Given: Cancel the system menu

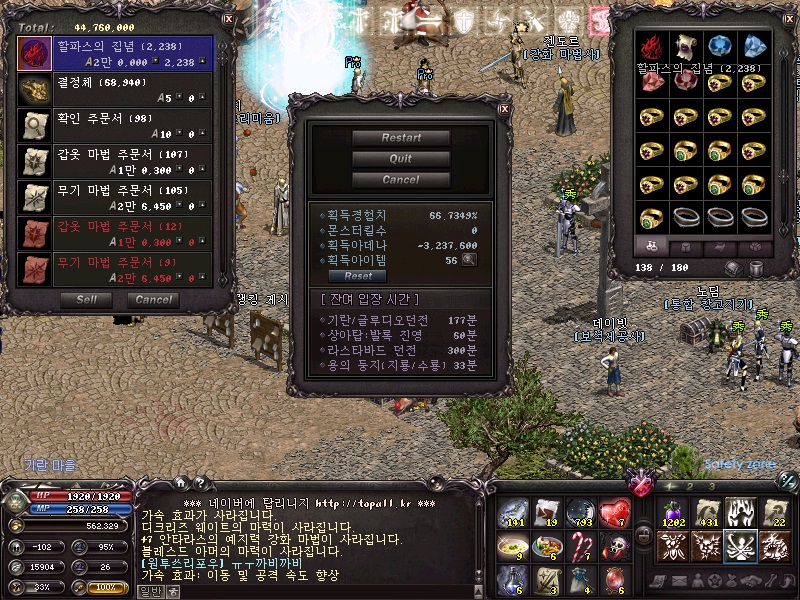Looking at the screenshot, I should point(401,180).
